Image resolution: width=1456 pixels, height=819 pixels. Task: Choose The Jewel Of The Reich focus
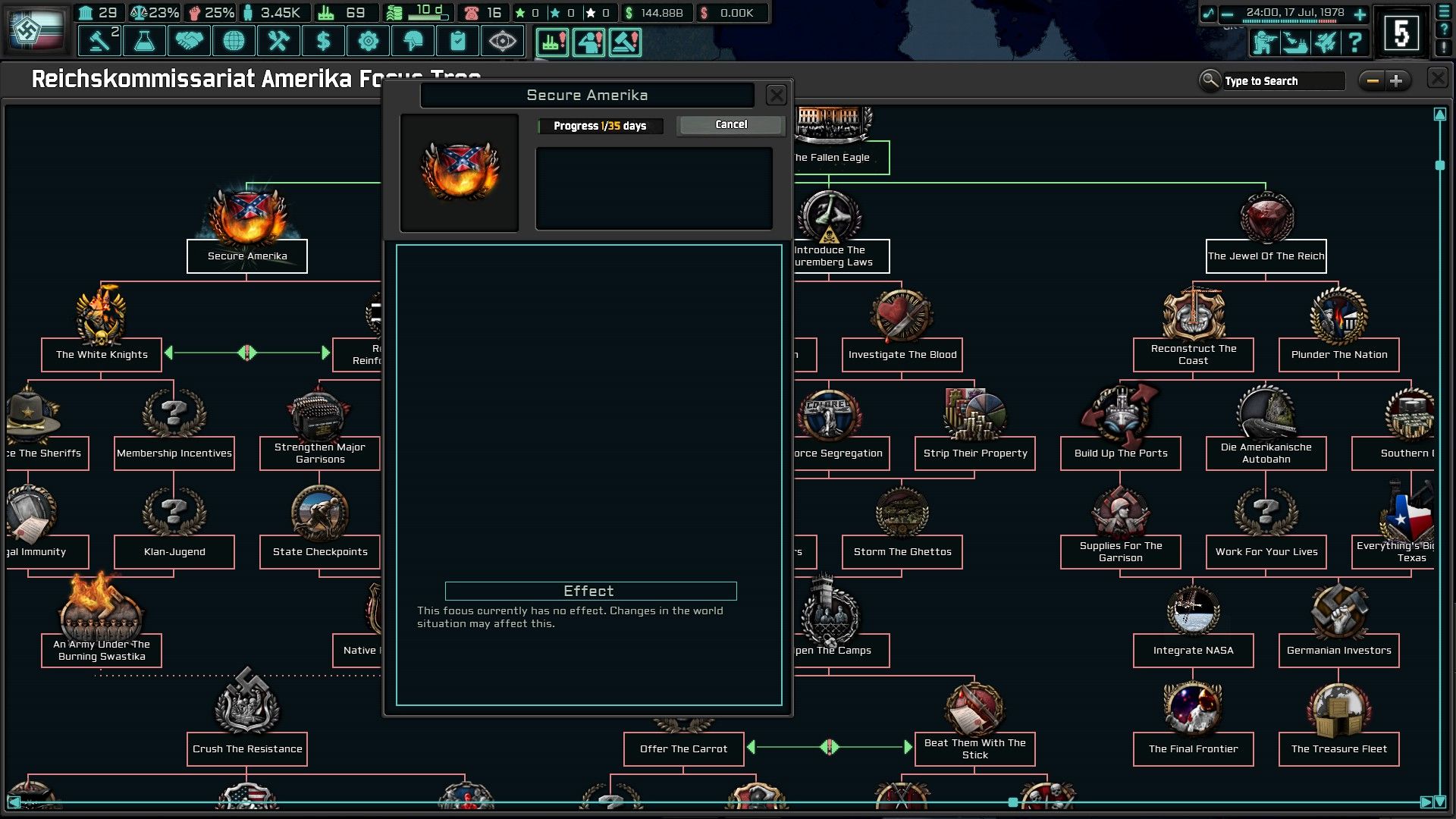click(x=1266, y=256)
